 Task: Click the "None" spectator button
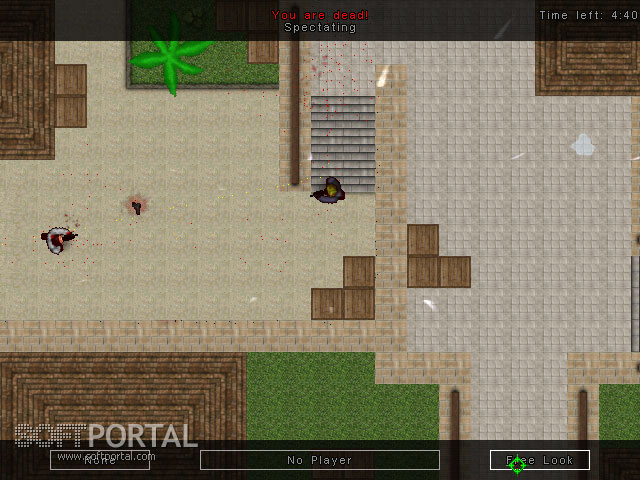[100, 460]
